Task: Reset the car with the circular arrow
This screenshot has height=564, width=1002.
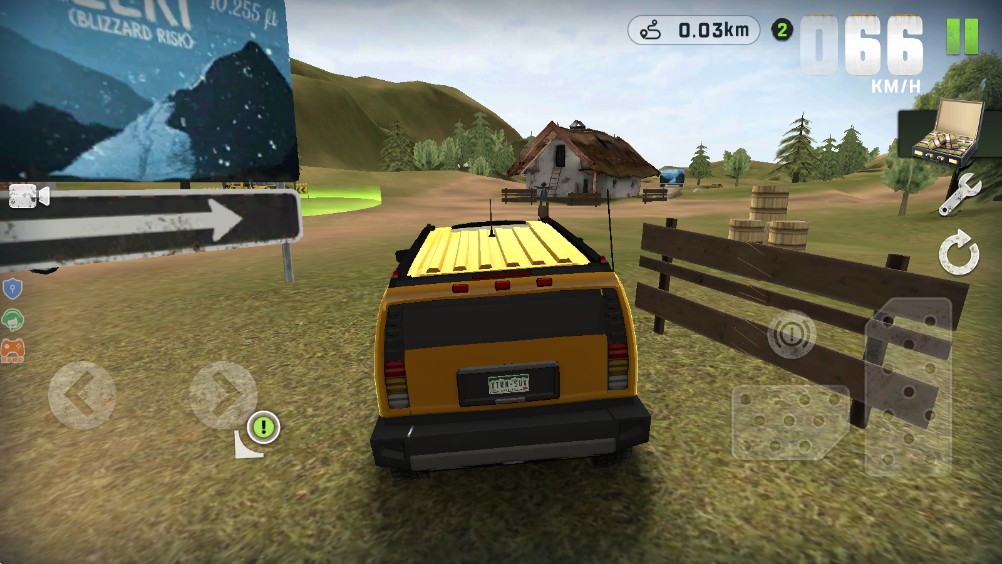Action: tap(959, 254)
